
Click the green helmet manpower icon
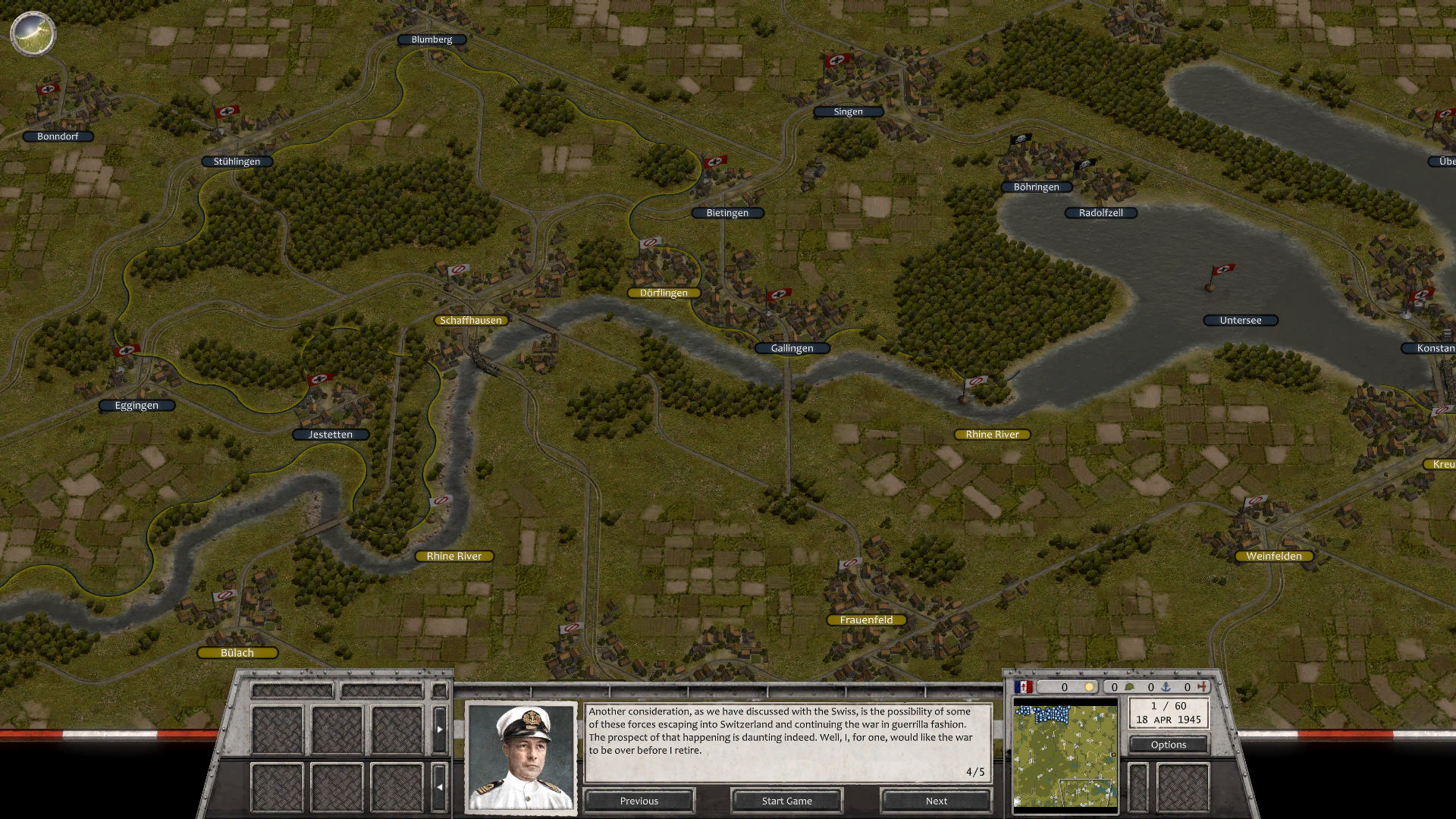pyautogui.click(x=1129, y=686)
